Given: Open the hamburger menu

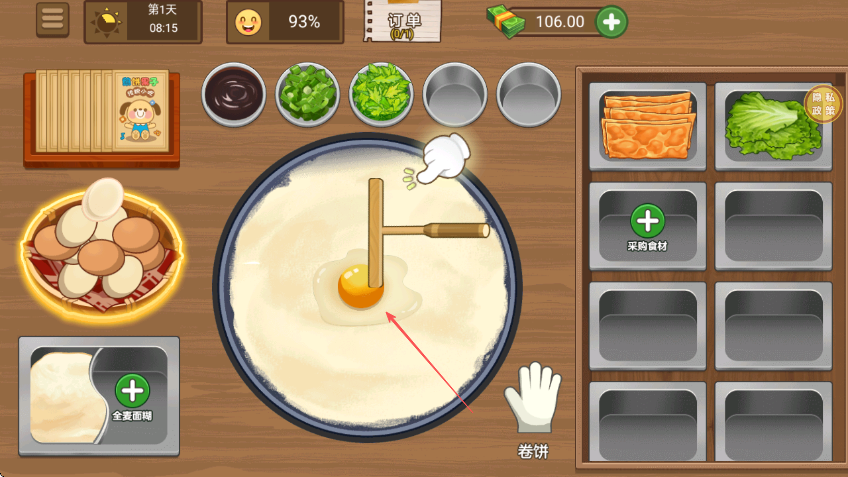Looking at the screenshot, I should pos(52,19).
